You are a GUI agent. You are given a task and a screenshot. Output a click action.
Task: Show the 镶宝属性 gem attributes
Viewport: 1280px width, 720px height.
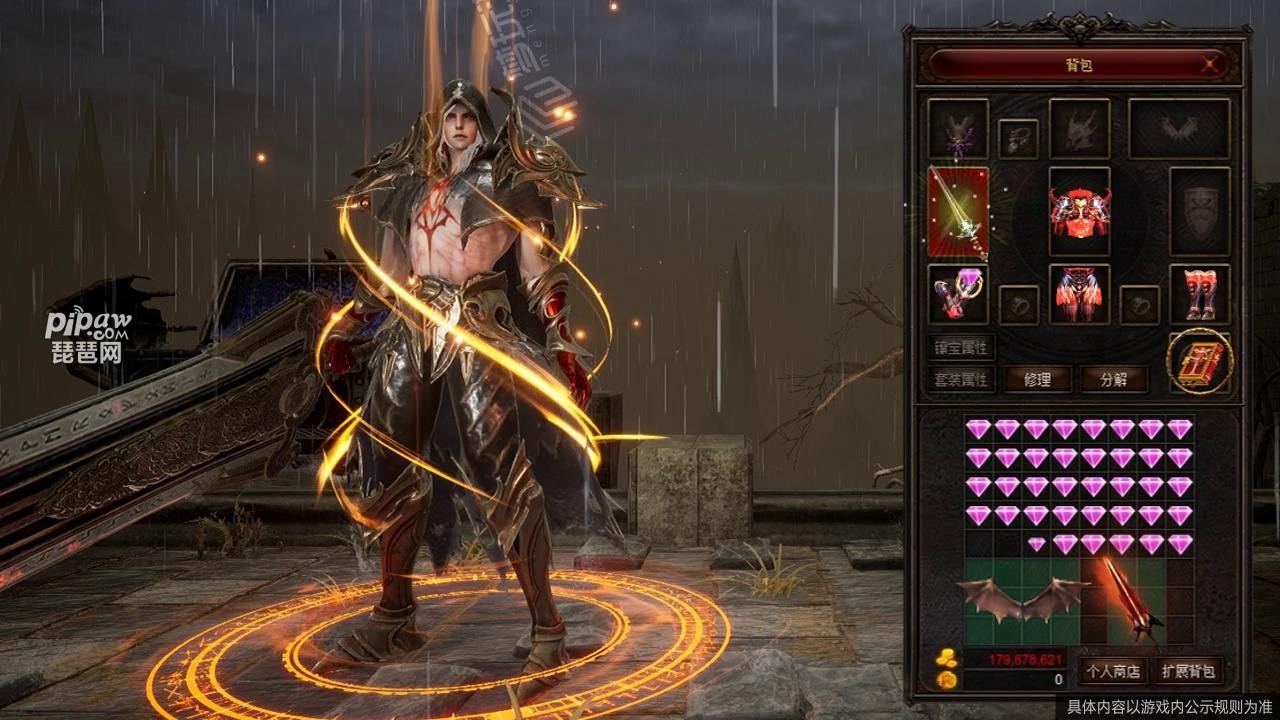[x=960, y=348]
